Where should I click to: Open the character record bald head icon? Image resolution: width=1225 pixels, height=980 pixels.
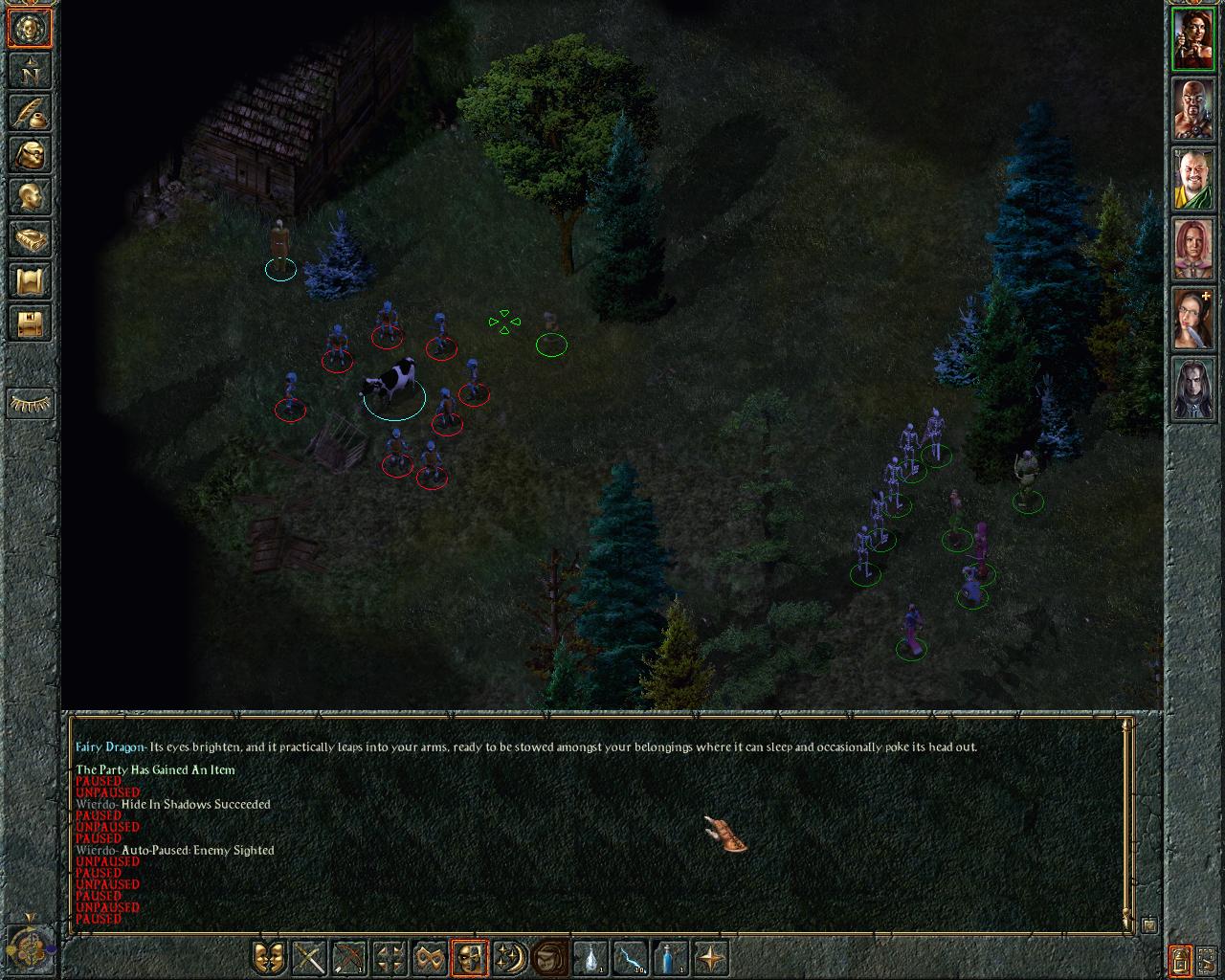(30, 196)
